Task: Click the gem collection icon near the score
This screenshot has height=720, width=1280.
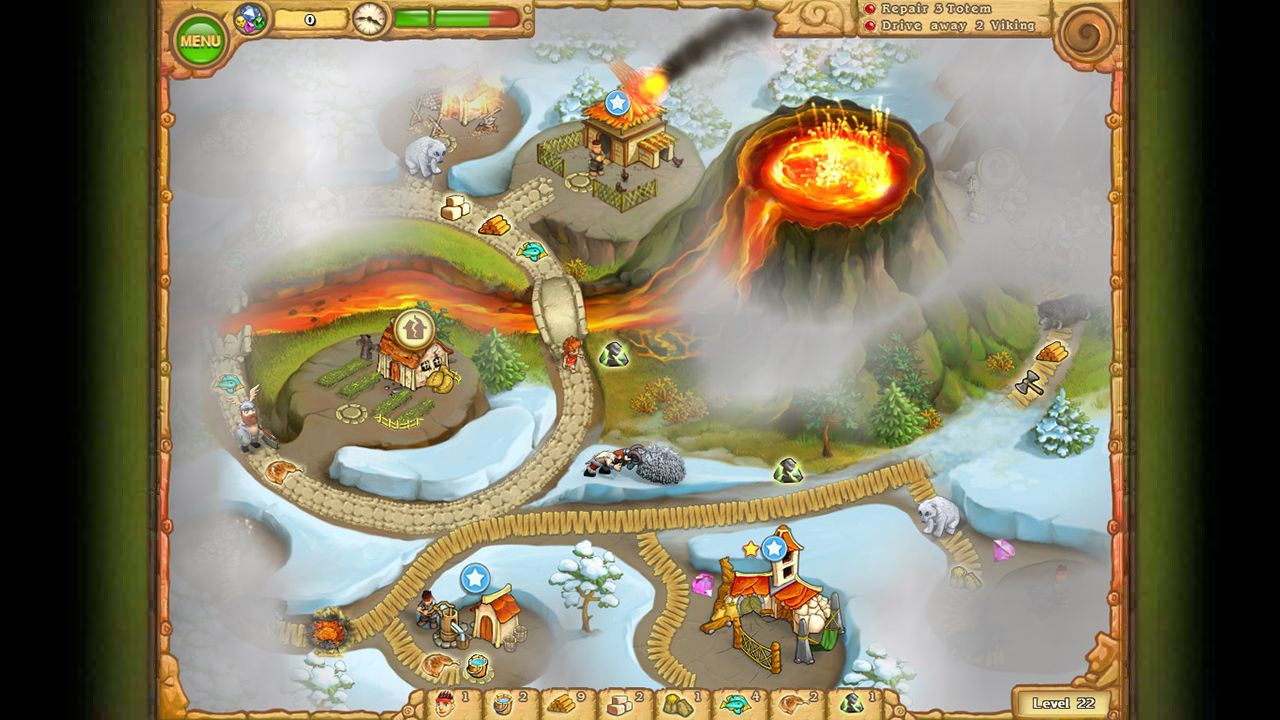Action: pos(249,17)
